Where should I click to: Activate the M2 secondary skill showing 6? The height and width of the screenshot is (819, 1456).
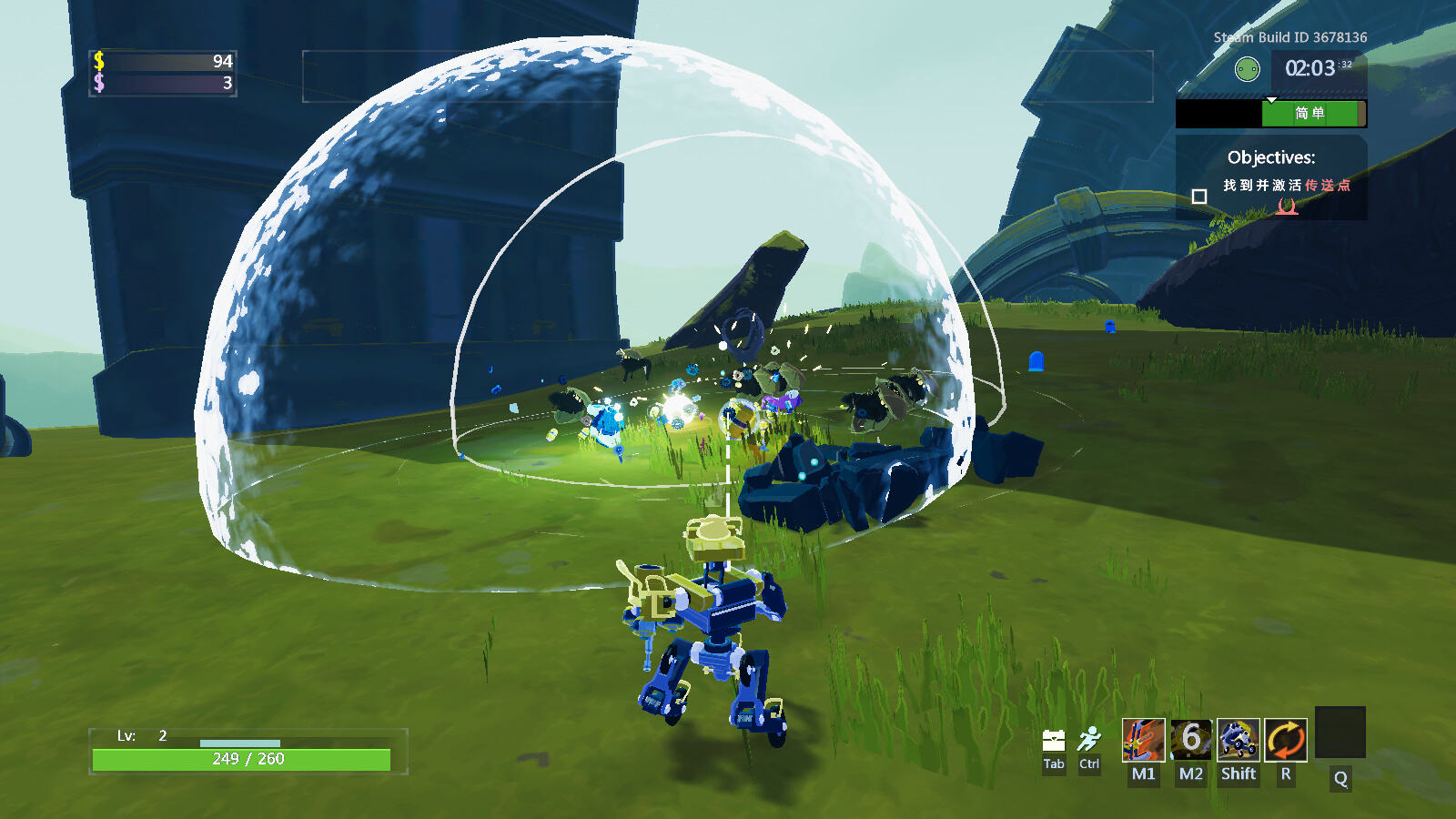(1191, 740)
